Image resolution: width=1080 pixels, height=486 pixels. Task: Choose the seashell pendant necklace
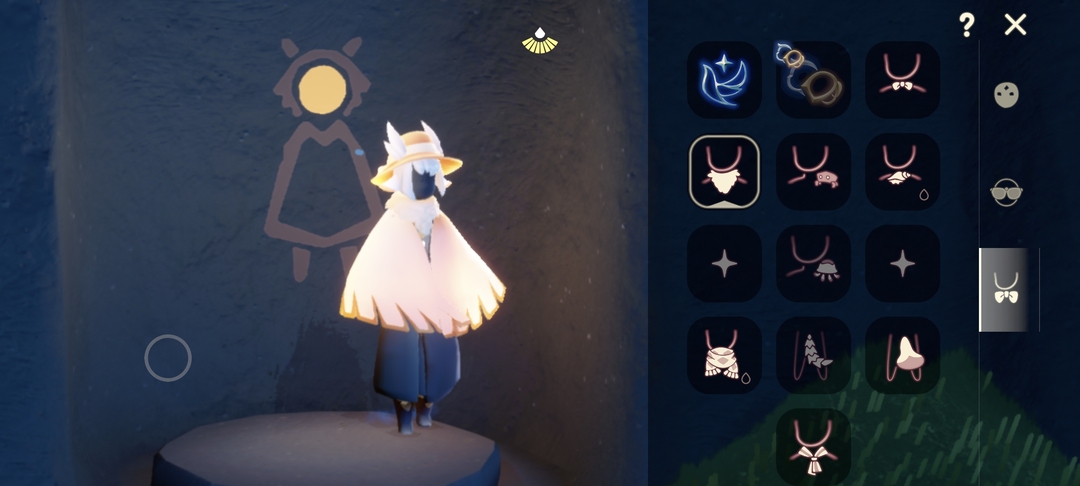point(902,171)
